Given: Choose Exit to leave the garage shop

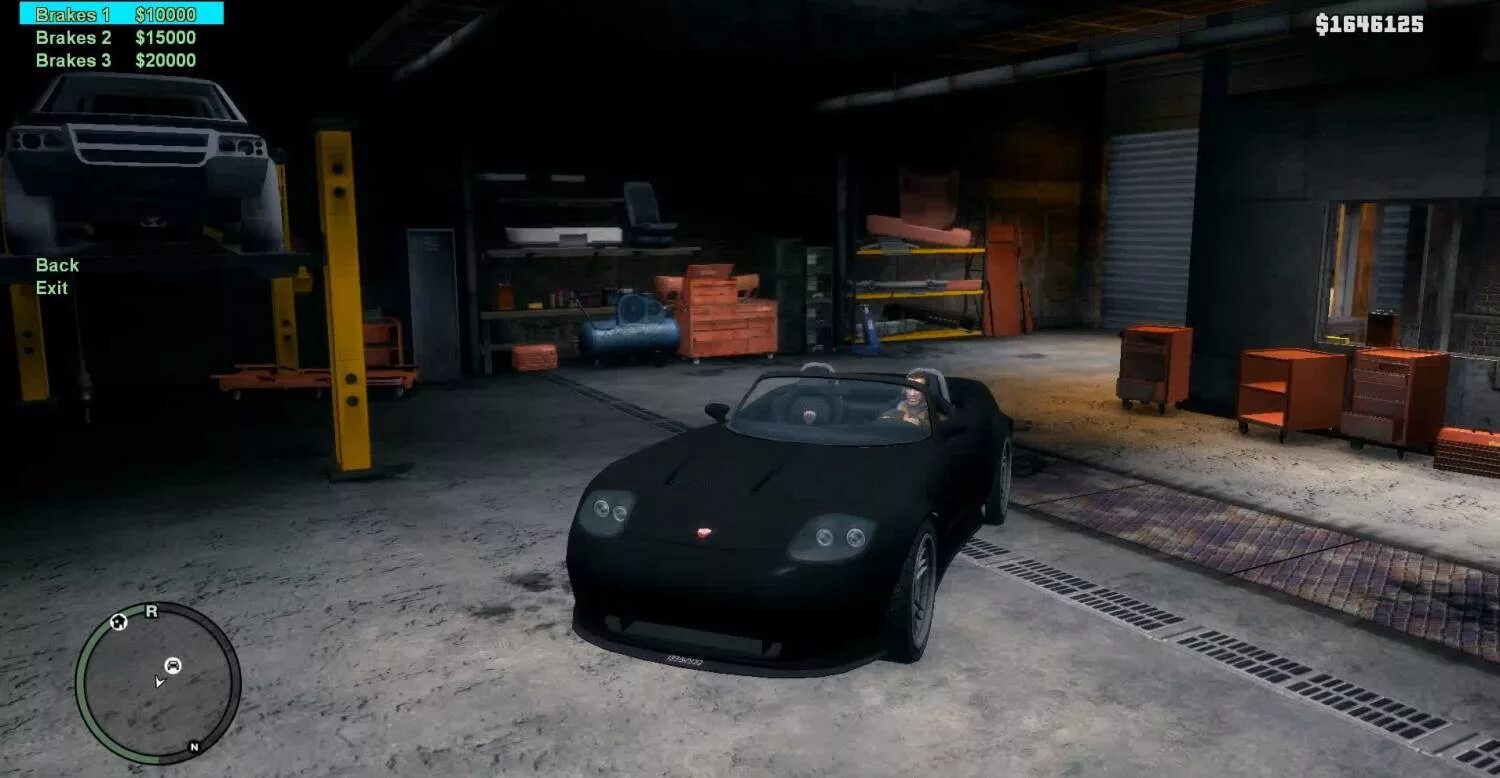Looking at the screenshot, I should tap(50, 289).
